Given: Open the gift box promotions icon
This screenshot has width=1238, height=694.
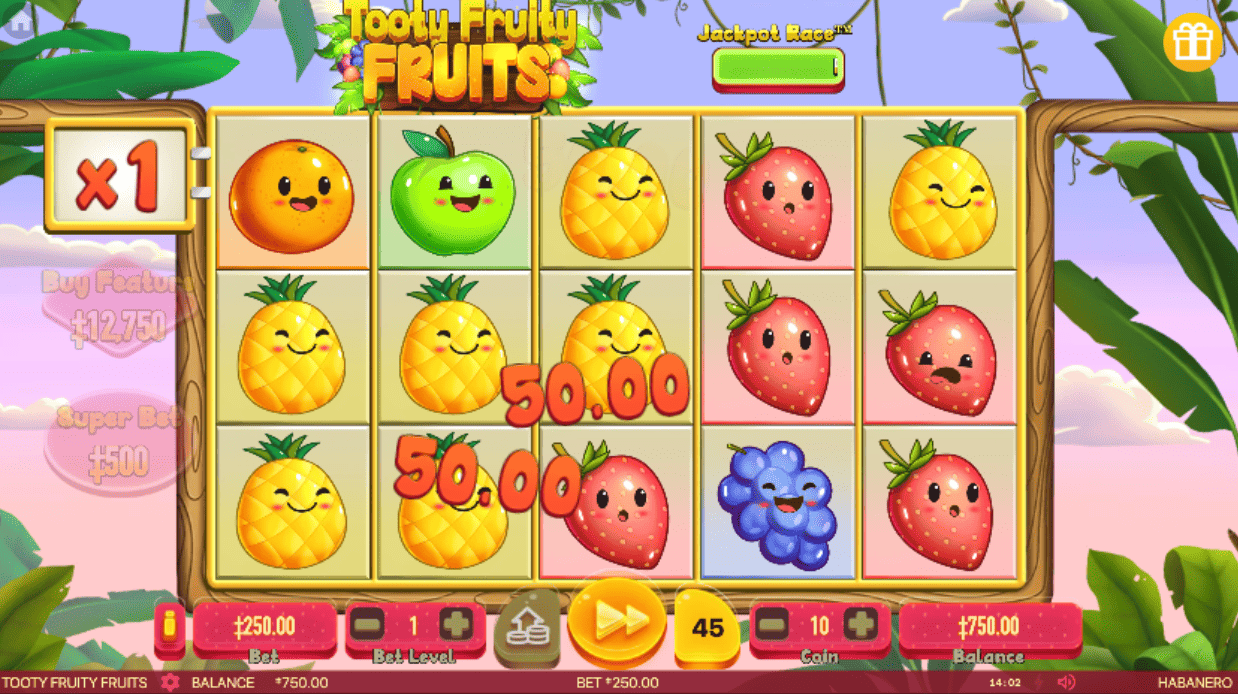Looking at the screenshot, I should click(x=1192, y=42).
